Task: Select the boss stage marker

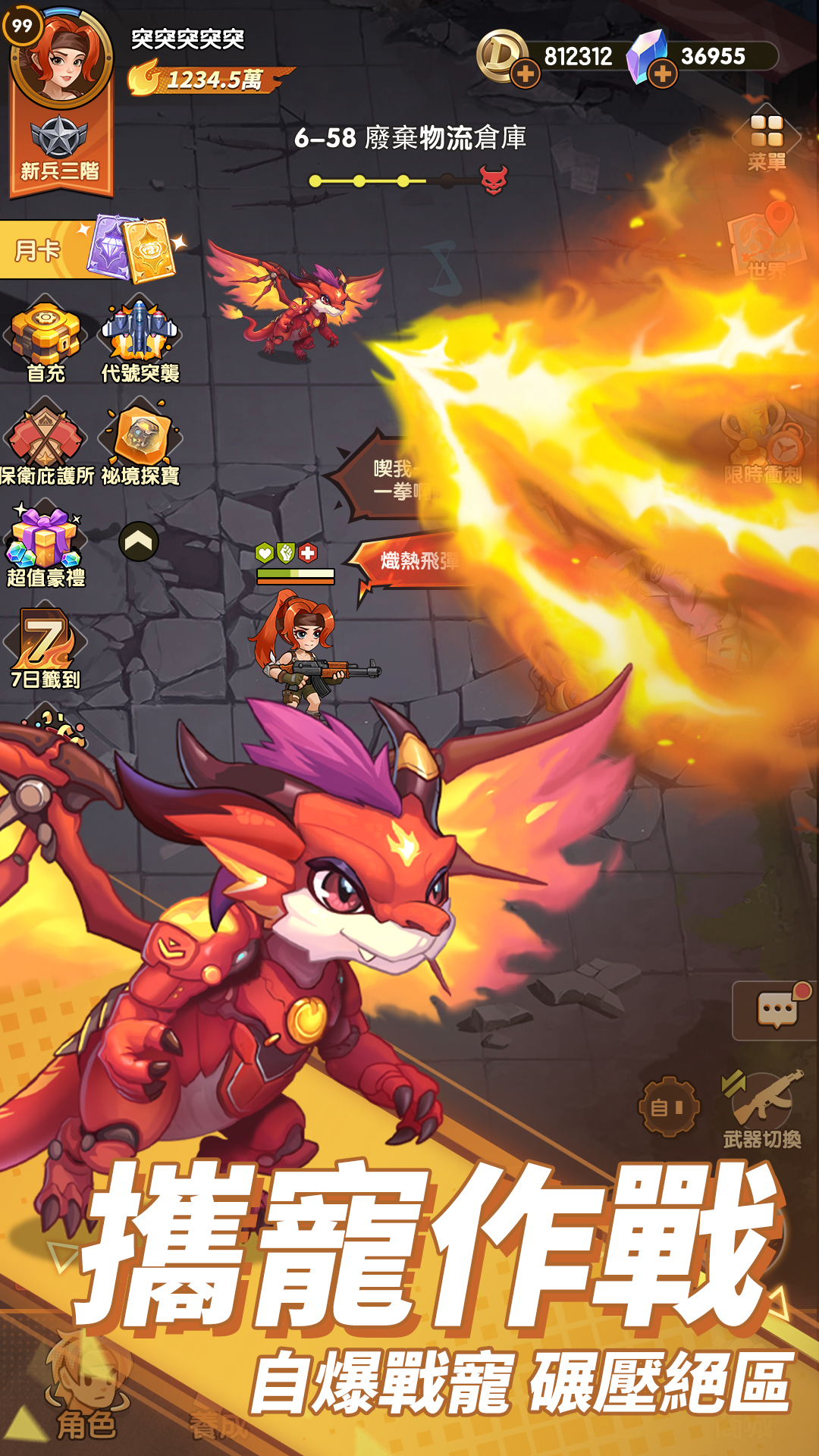Action: tap(494, 180)
